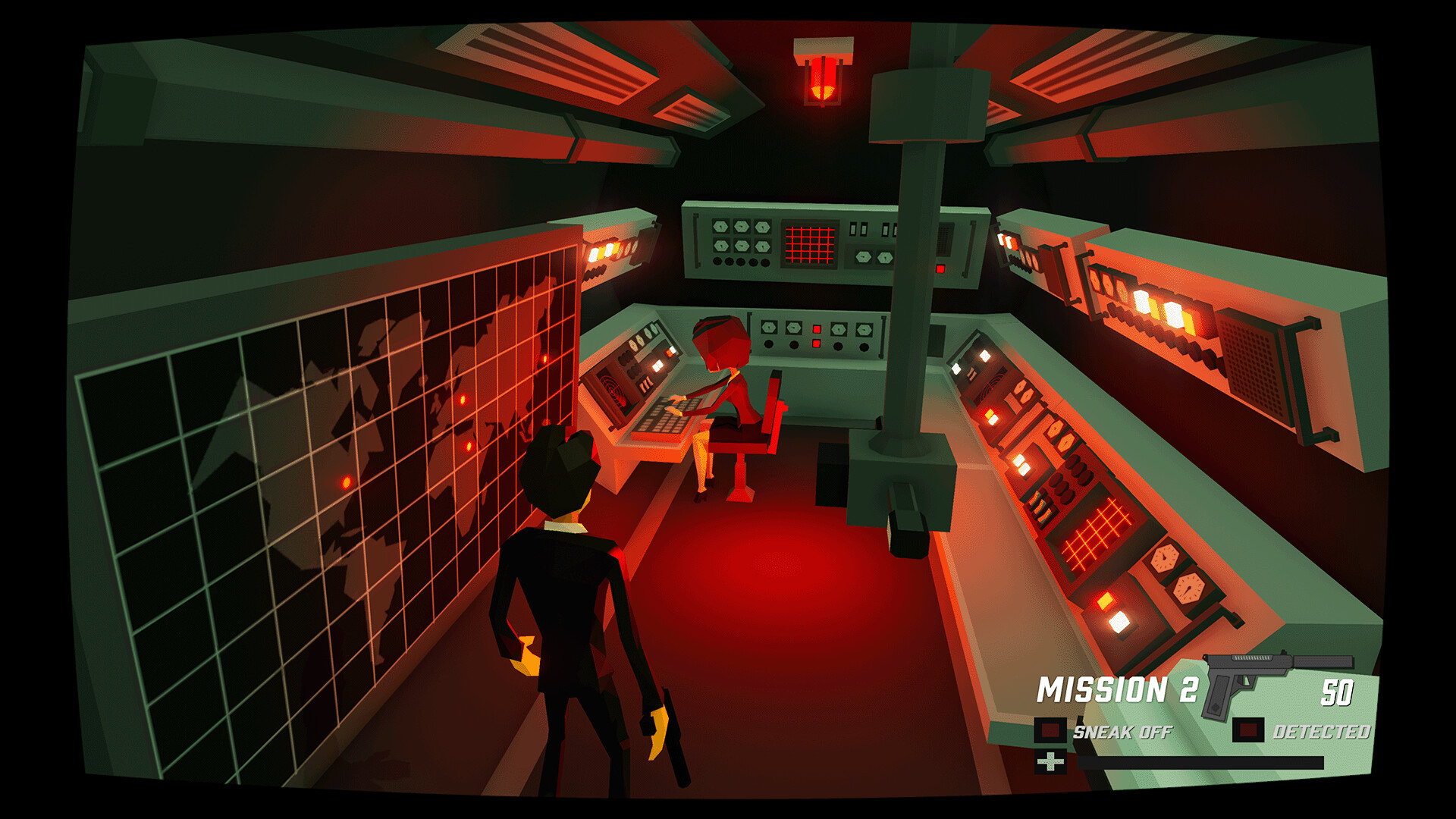Toggle the DETECTED indicator square

[x=1248, y=730]
